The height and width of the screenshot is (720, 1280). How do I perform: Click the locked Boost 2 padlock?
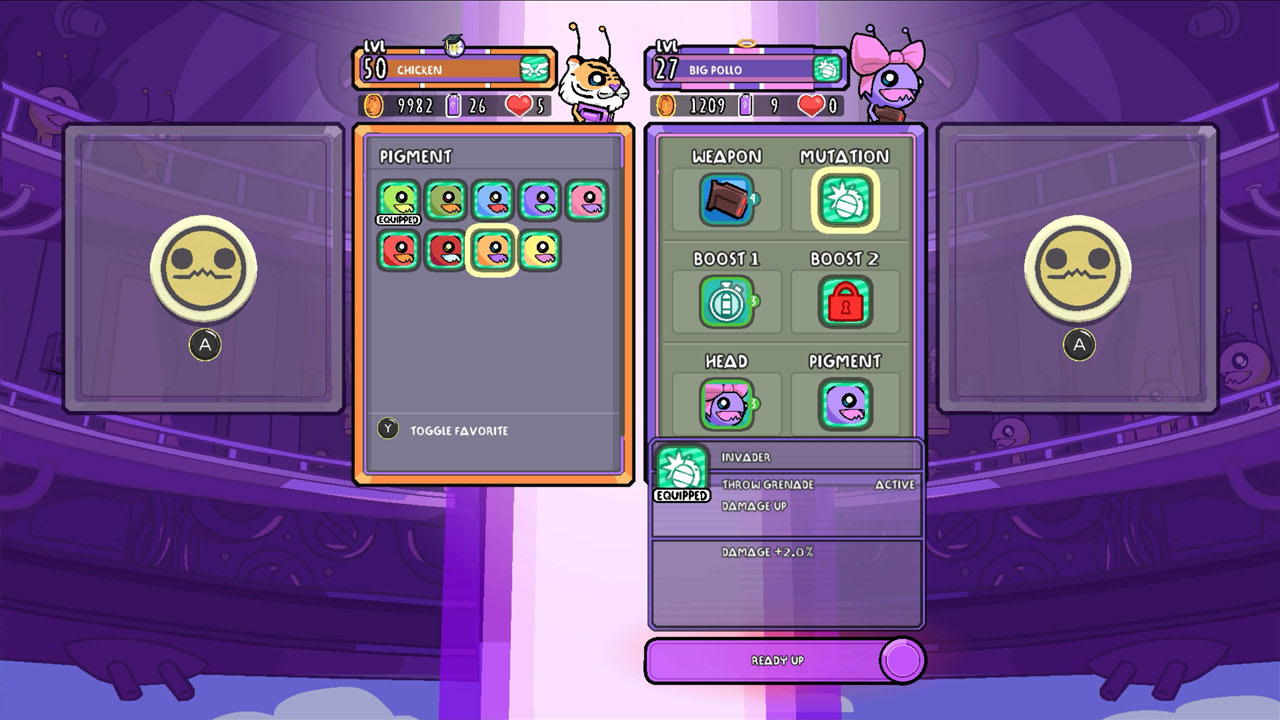click(845, 301)
